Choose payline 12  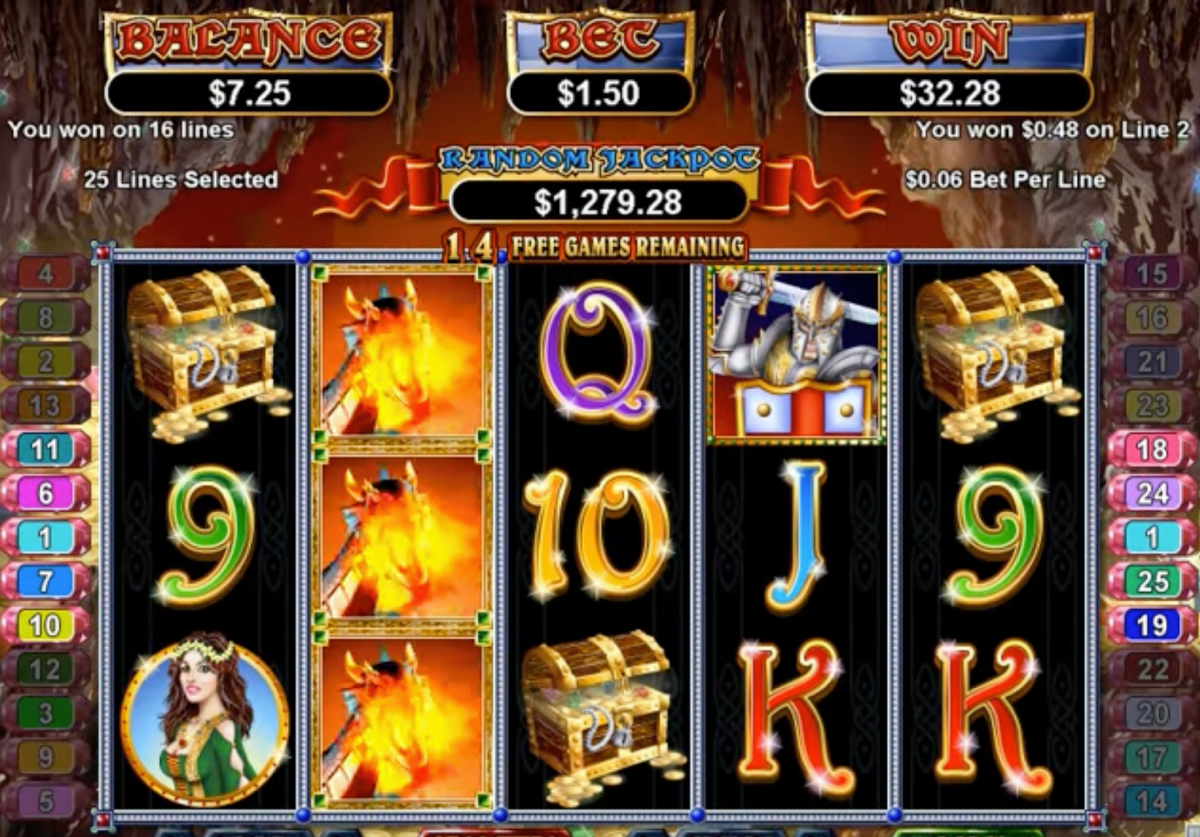(x=46, y=669)
